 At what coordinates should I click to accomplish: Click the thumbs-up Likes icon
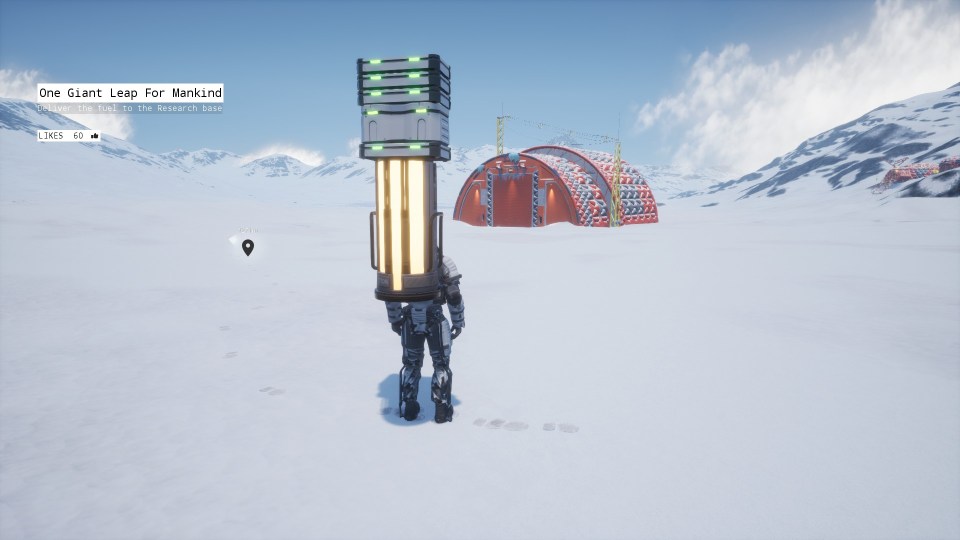click(x=95, y=135)
